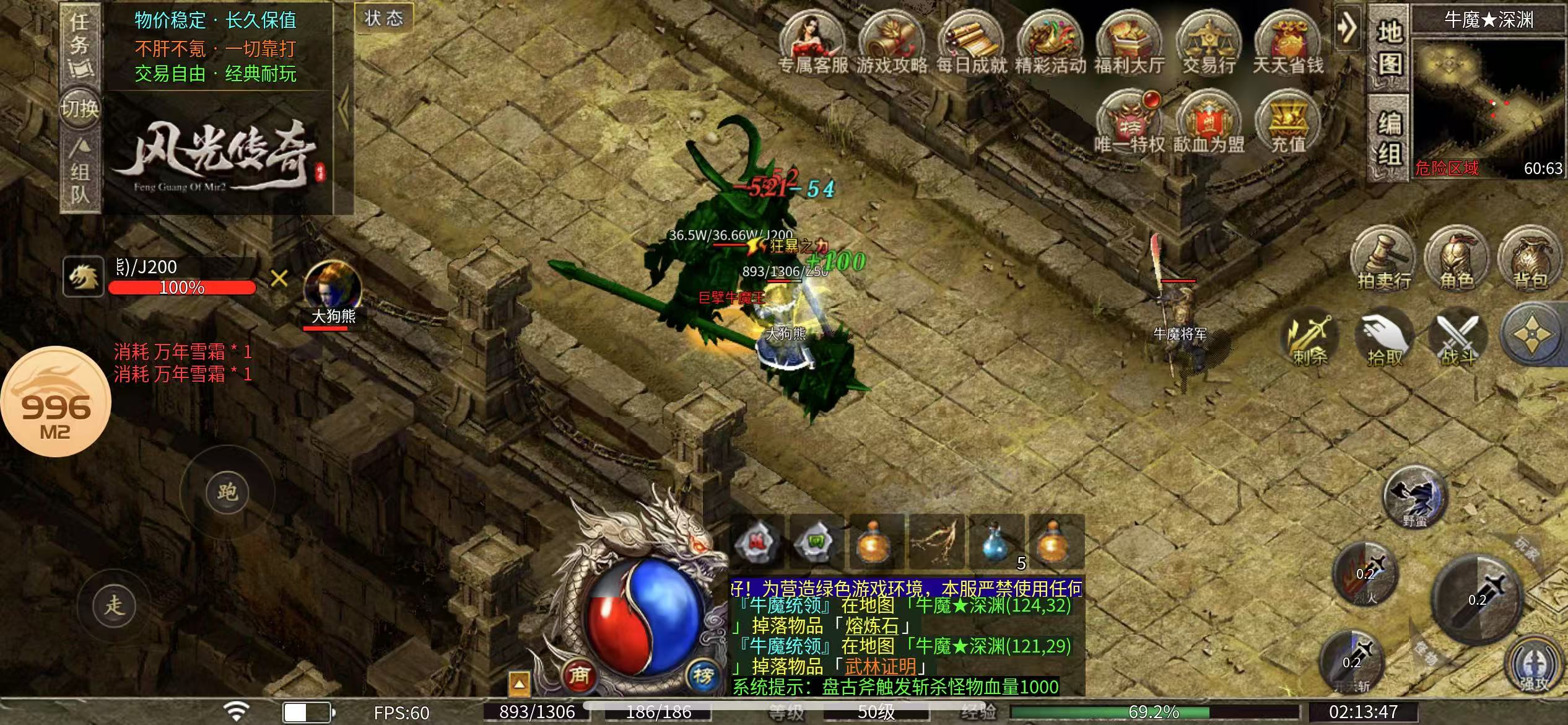Image resolution: width=1568 pixels, height=725 pixels.
Task: Open the 游戏攻略 game guide
Action: pos(892,43)
